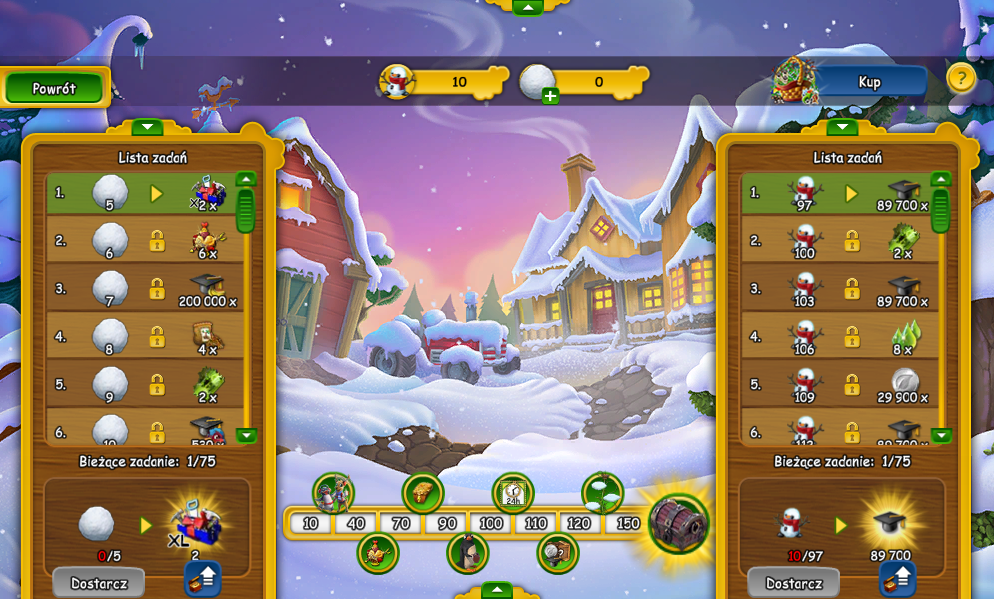
Task: Open the yellow question mark help
Action: pos(960,78)
